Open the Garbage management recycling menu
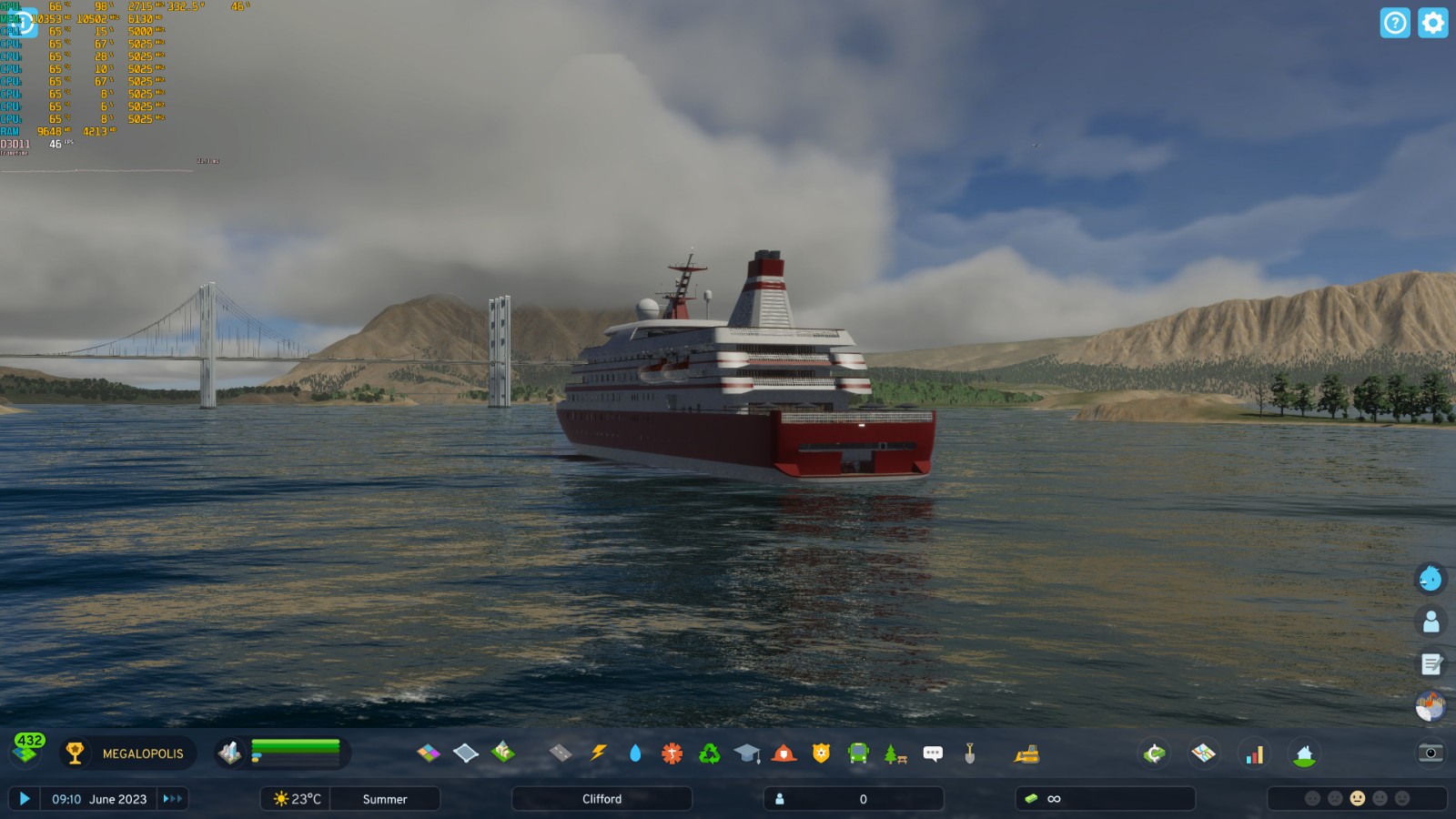The image size is (1456, 819). click(710, 753)
